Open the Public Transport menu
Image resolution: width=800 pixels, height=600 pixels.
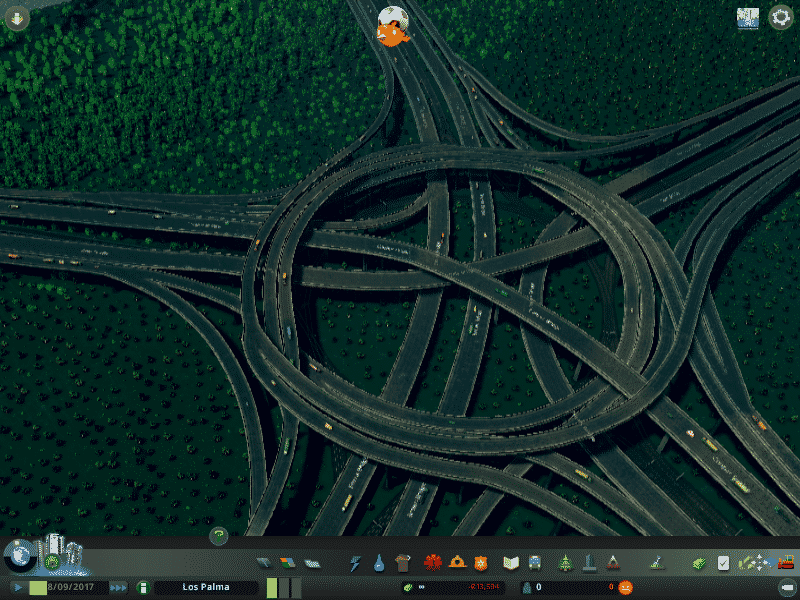pyautogui.click(x=535, y=563)
